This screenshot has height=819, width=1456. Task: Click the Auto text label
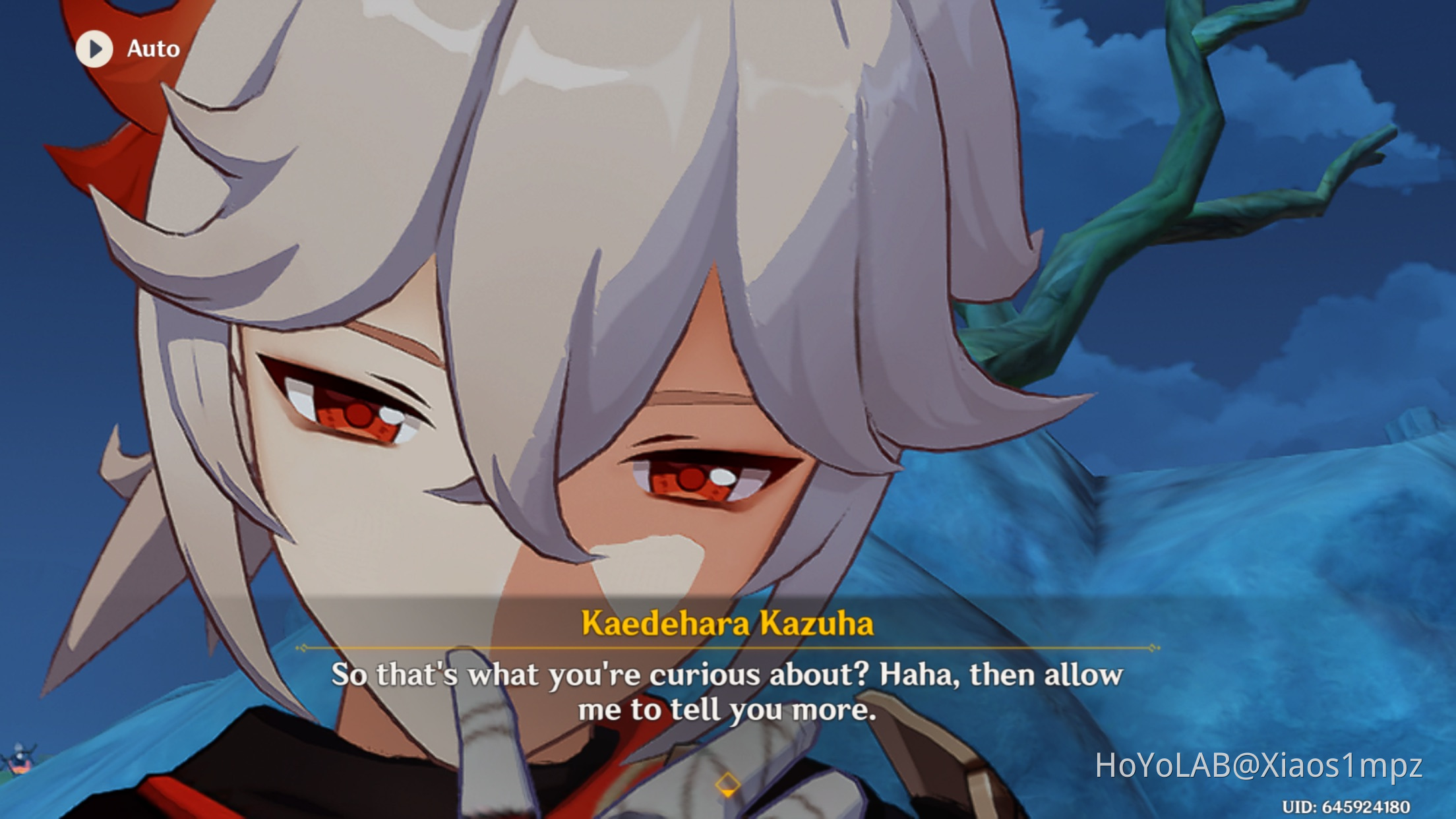[150, 48]
